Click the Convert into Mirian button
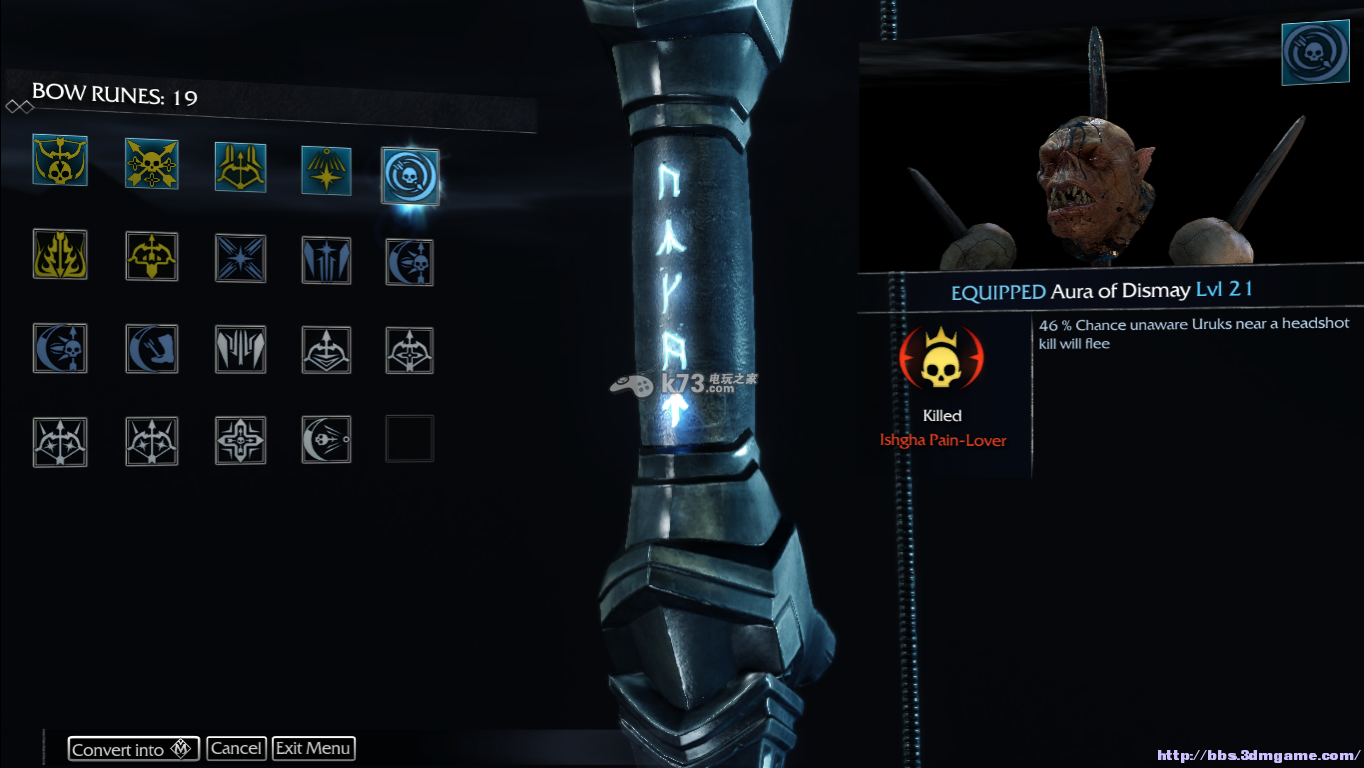Screen dimensions: 1364x768 click(133, 748)
